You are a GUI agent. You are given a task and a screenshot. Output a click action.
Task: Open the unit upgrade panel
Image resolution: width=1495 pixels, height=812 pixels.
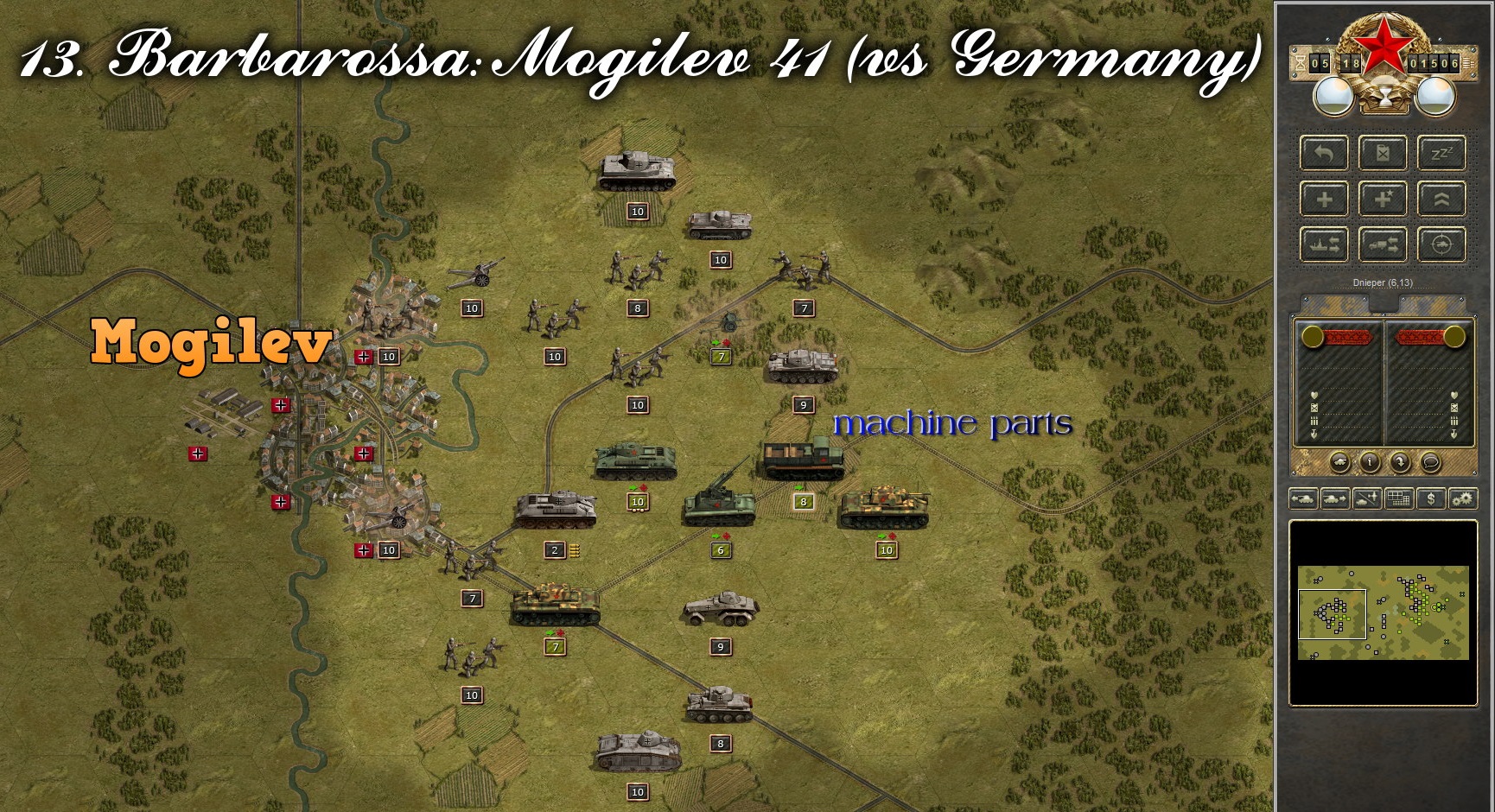tap(1442, 199)
